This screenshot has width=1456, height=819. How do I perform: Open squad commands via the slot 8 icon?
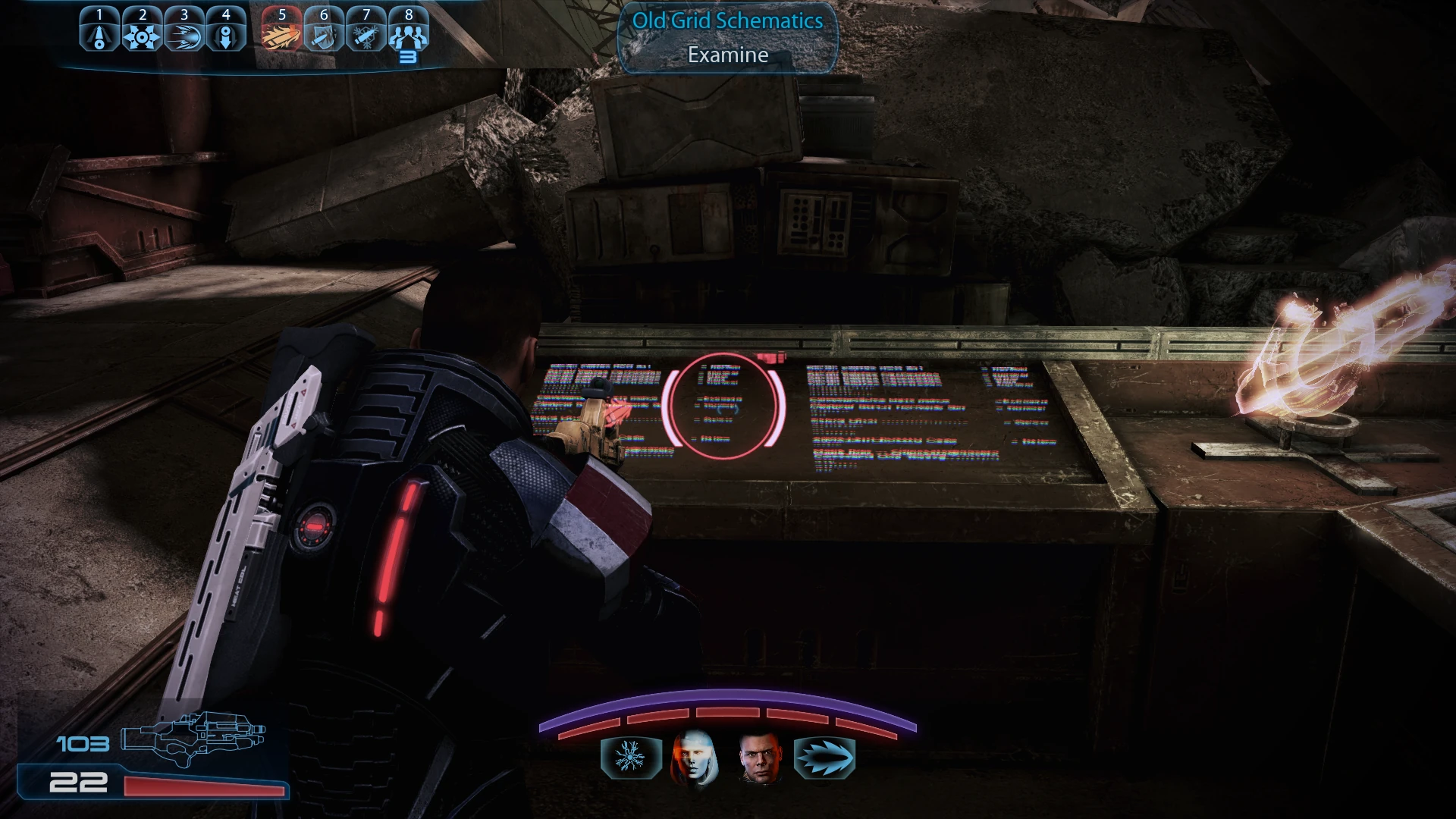[409, 30]
